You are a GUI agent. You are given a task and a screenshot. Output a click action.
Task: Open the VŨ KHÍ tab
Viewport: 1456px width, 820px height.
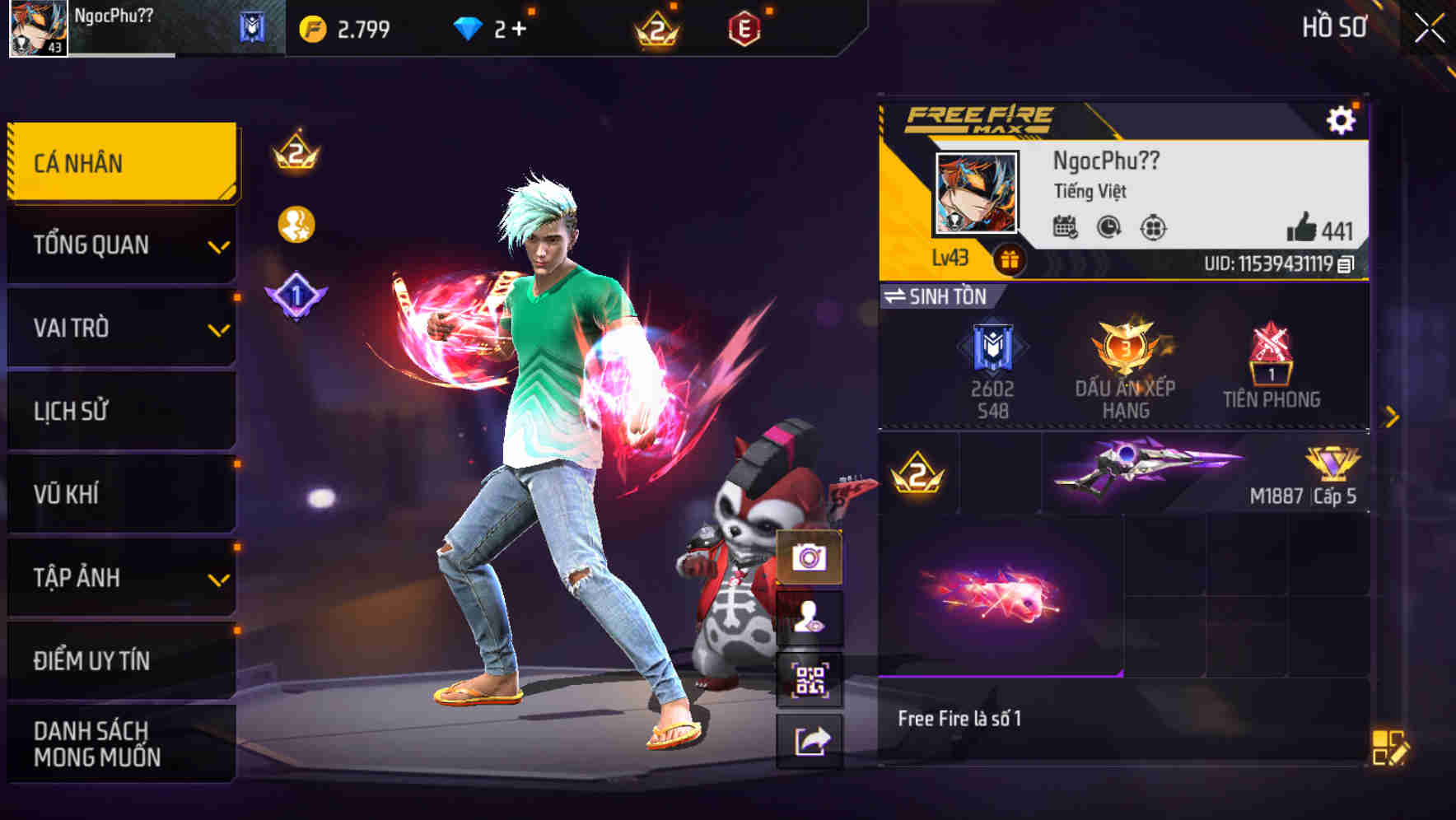click(121, 494)
